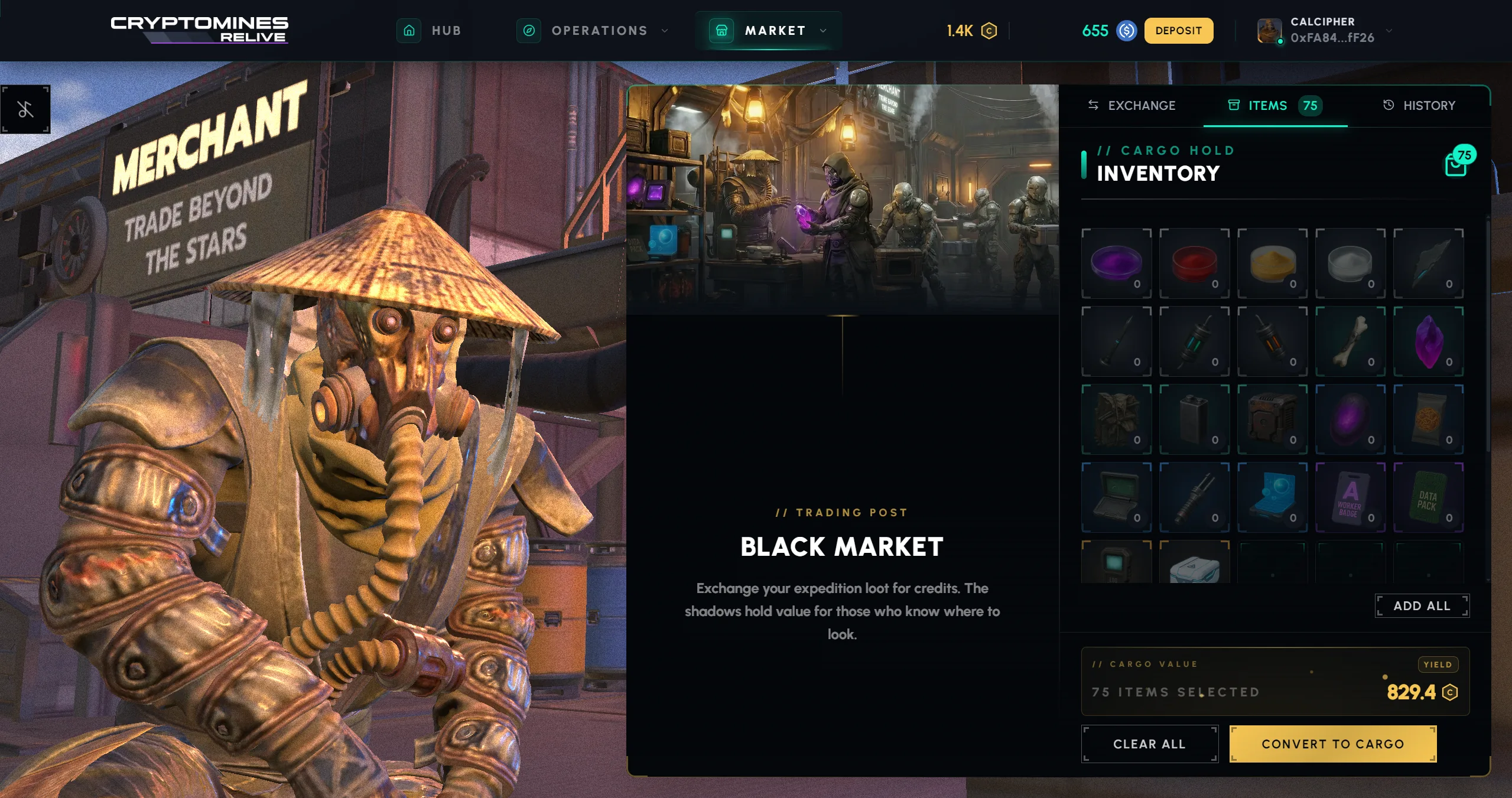Click the Market storefront icon
The image size is (1512, 798).
pyautogui.click(x=721, y=31)
